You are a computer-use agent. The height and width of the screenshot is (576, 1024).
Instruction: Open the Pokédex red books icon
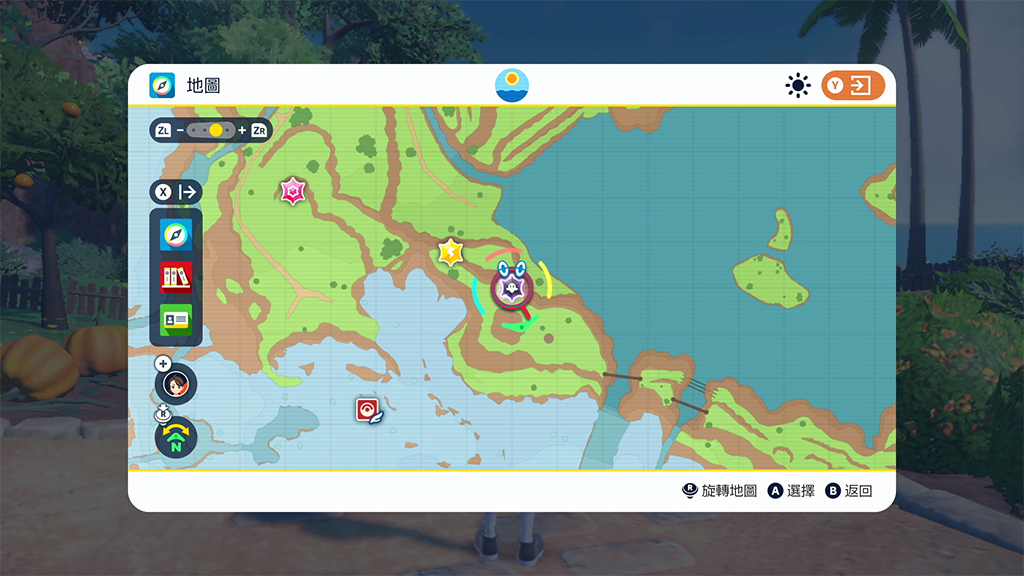(176, 277)
